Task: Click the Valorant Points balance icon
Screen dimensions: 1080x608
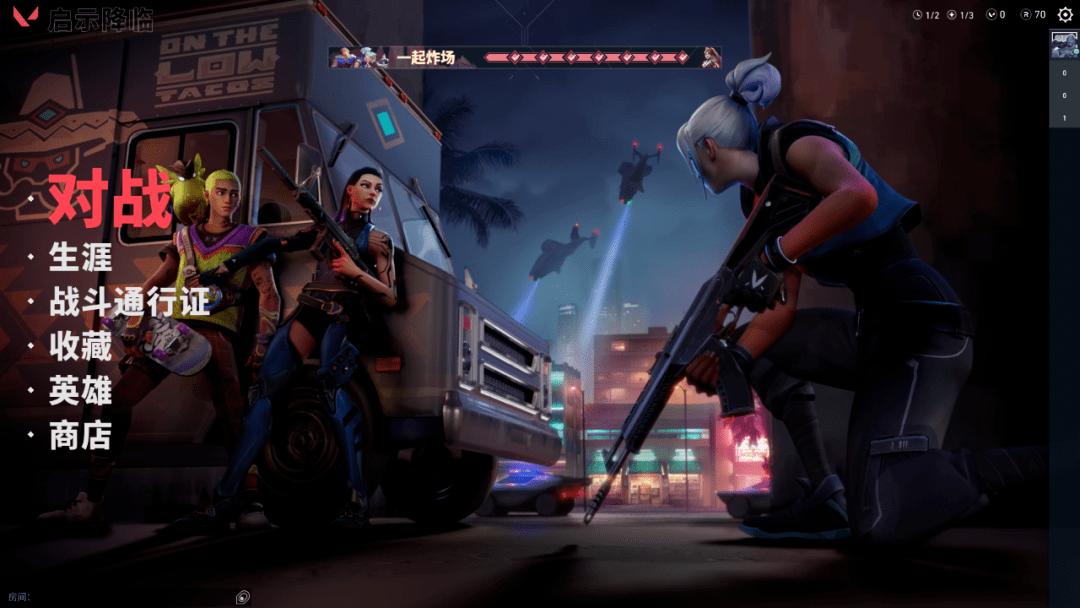Action: [x=991, y=15]
